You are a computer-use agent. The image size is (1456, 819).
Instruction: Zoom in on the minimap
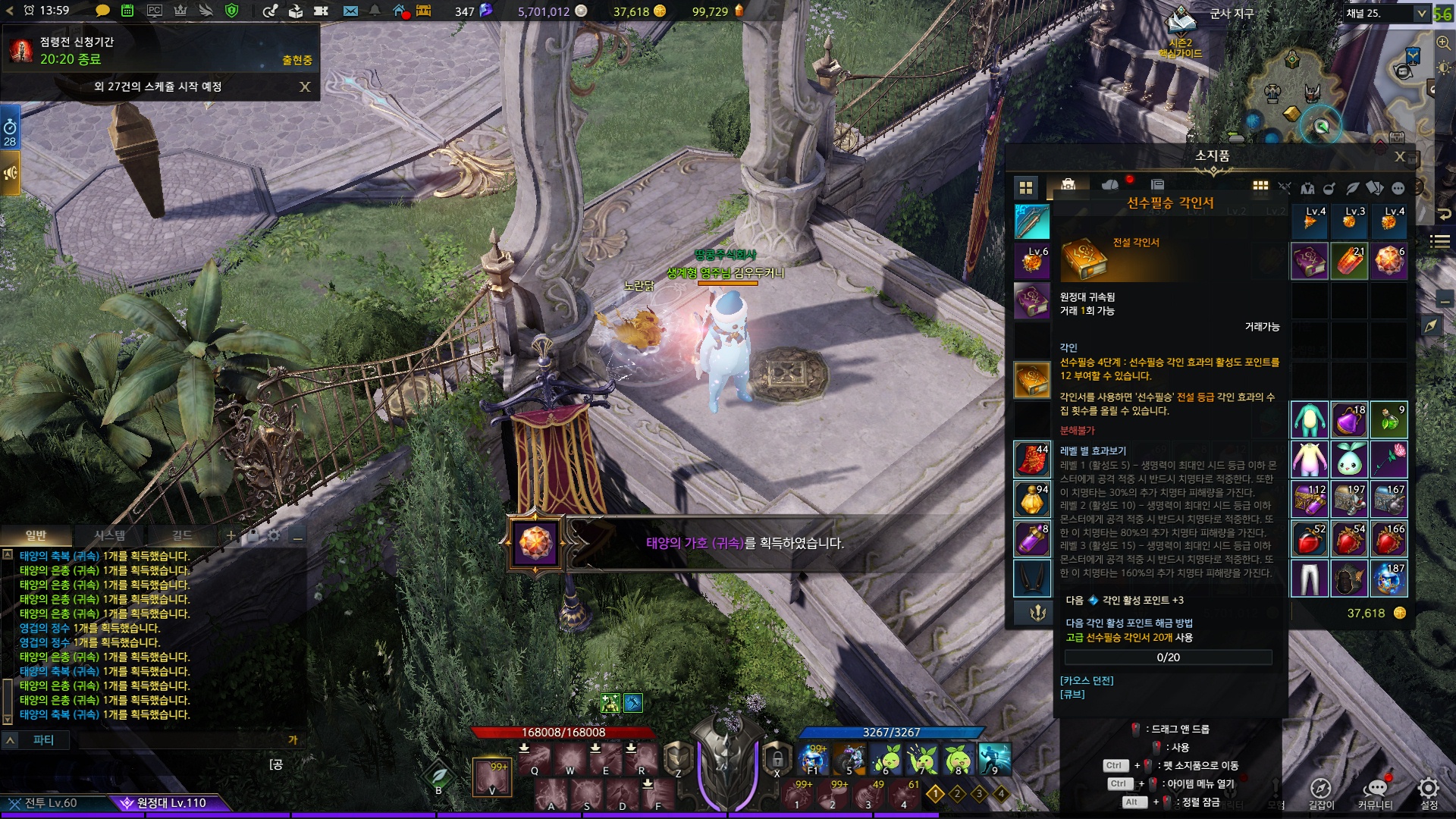click(1443, 43)
